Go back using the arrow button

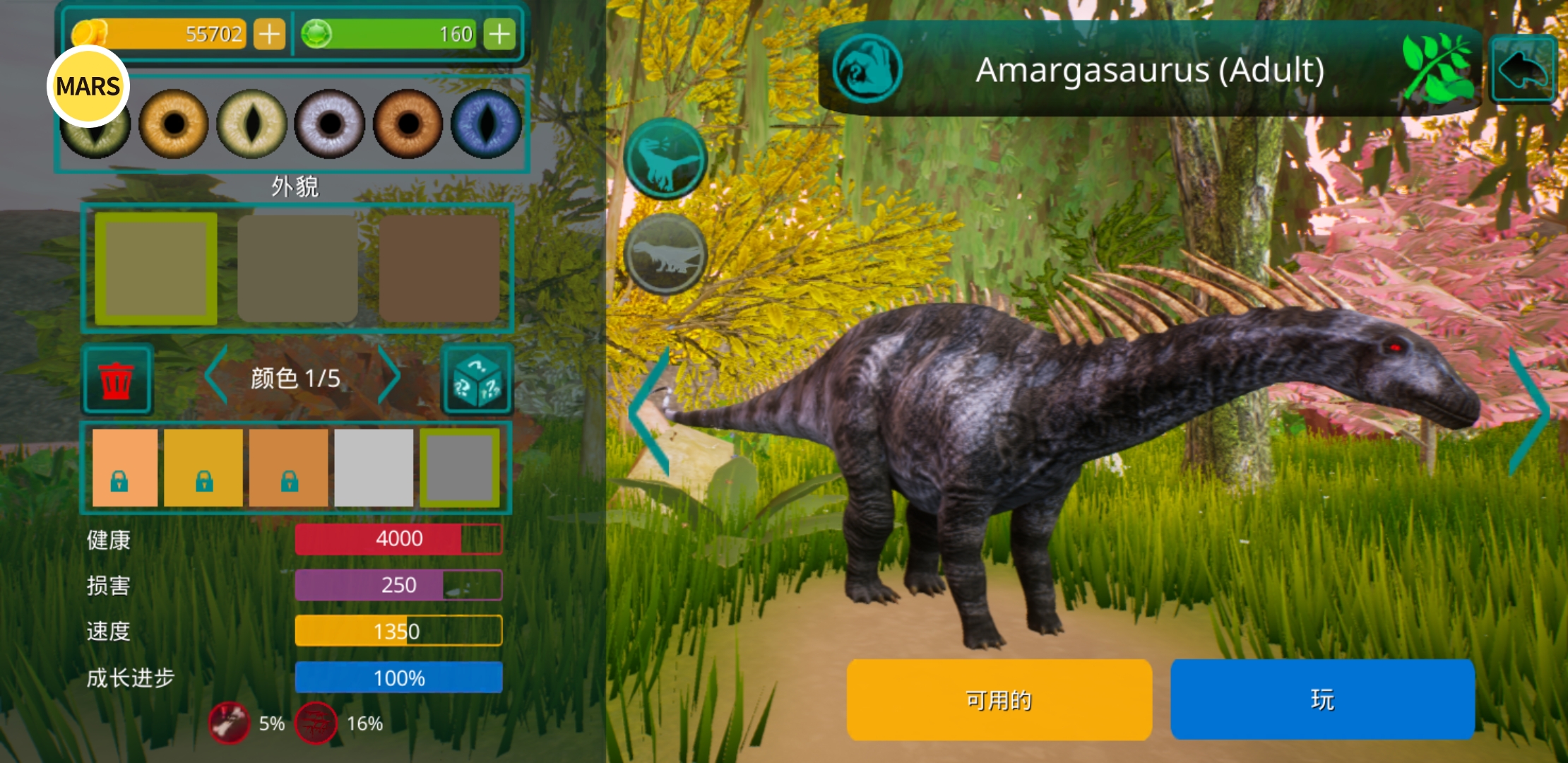pos(1524,70)
